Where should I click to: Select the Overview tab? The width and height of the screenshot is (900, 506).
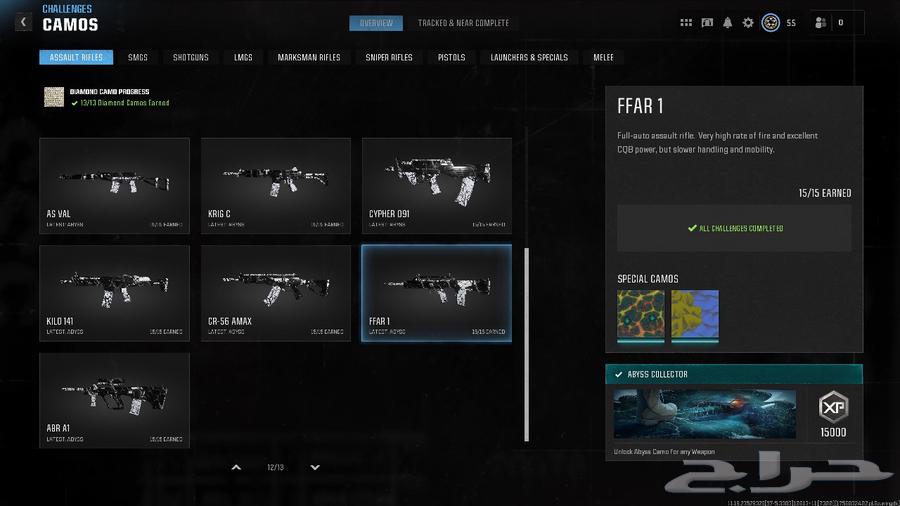click(x=377, y=23)
